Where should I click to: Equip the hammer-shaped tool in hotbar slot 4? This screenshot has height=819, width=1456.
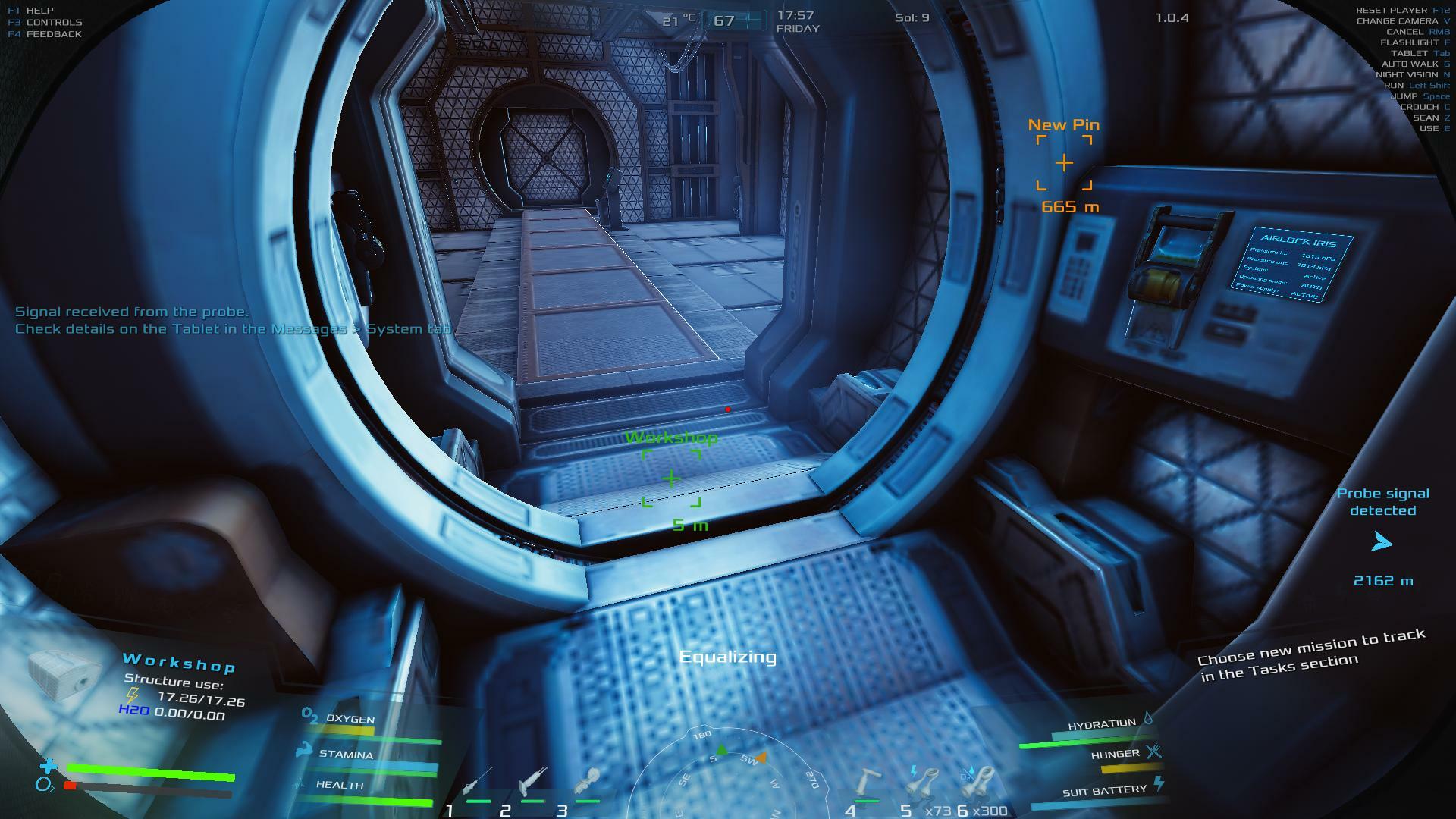[x=868, y=781]
